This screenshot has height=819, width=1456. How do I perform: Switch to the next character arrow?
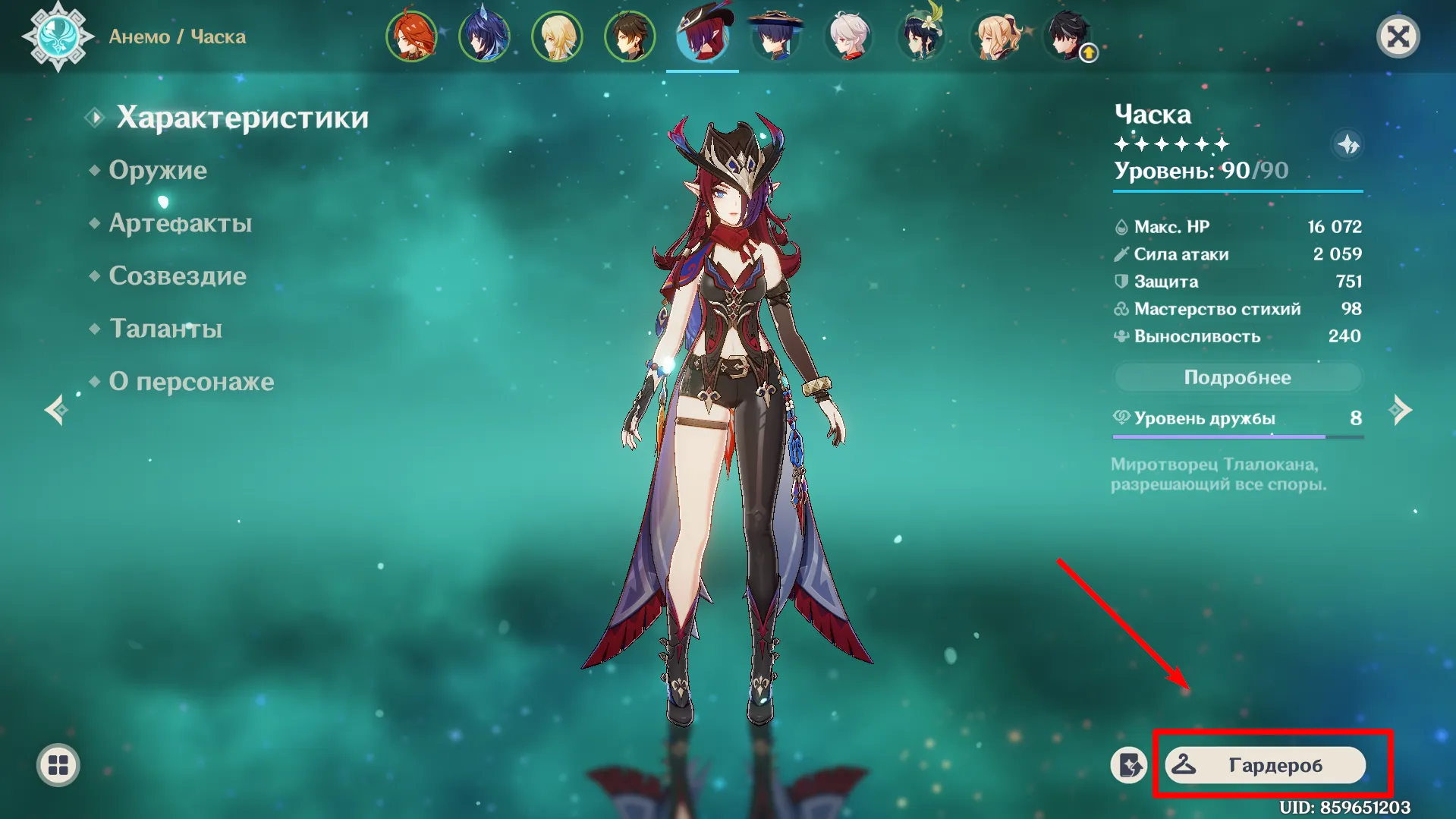tap(1401, 410)
